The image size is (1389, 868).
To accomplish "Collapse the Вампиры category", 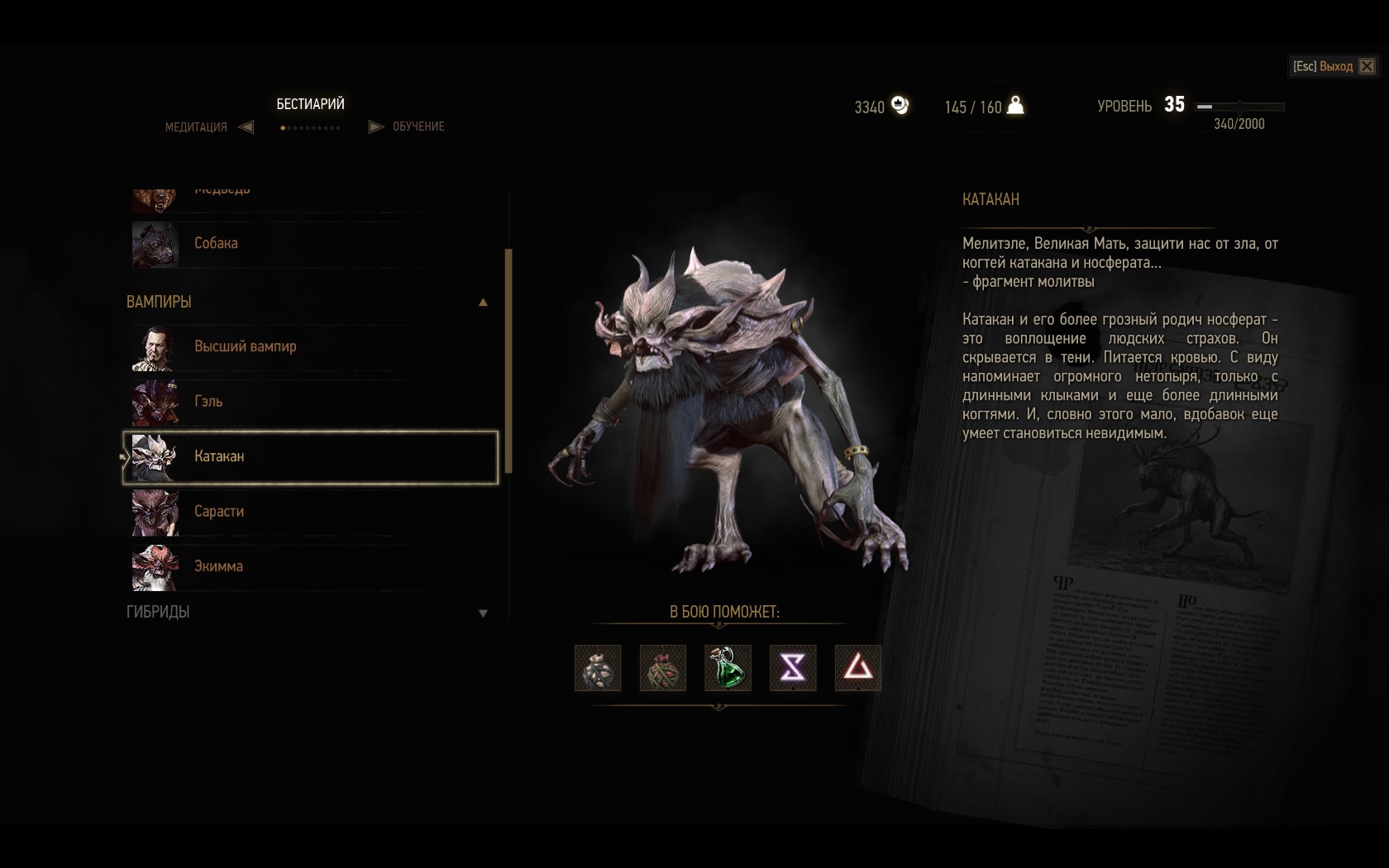I will point(483,303).
